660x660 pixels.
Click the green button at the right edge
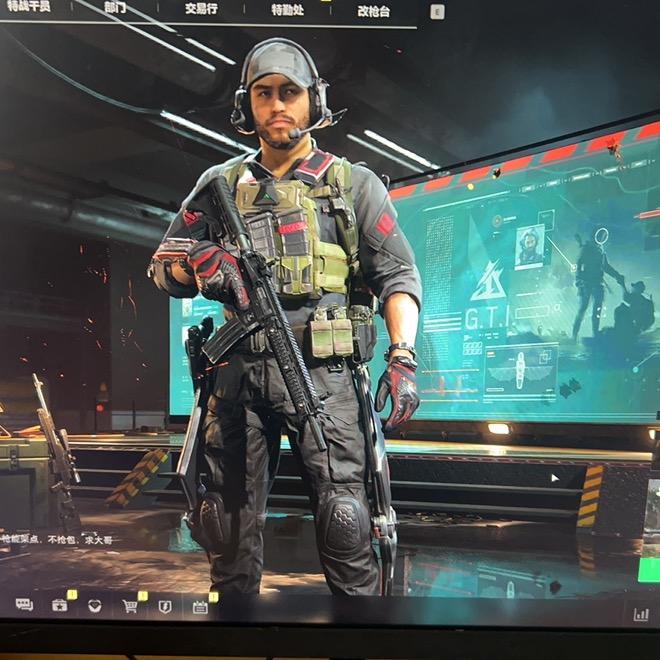point(650,572)
